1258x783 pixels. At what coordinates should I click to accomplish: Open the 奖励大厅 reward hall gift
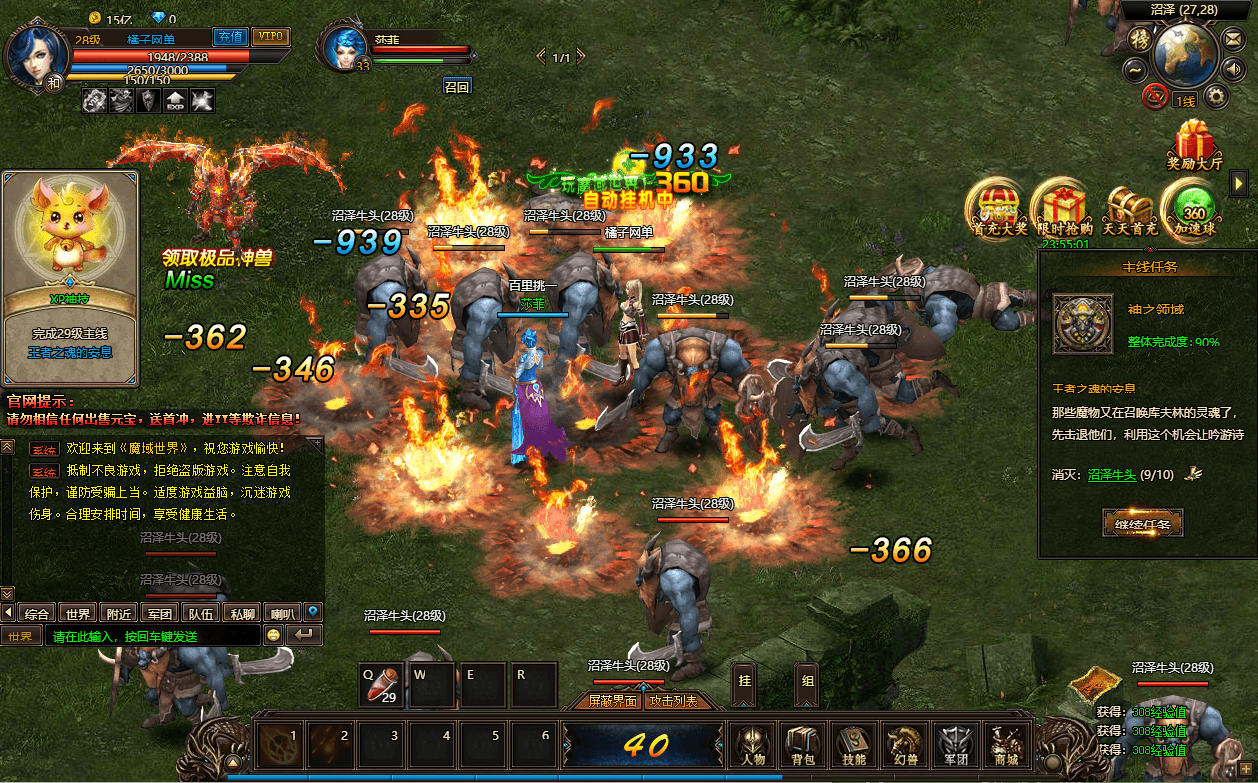tap(1194, 145)
